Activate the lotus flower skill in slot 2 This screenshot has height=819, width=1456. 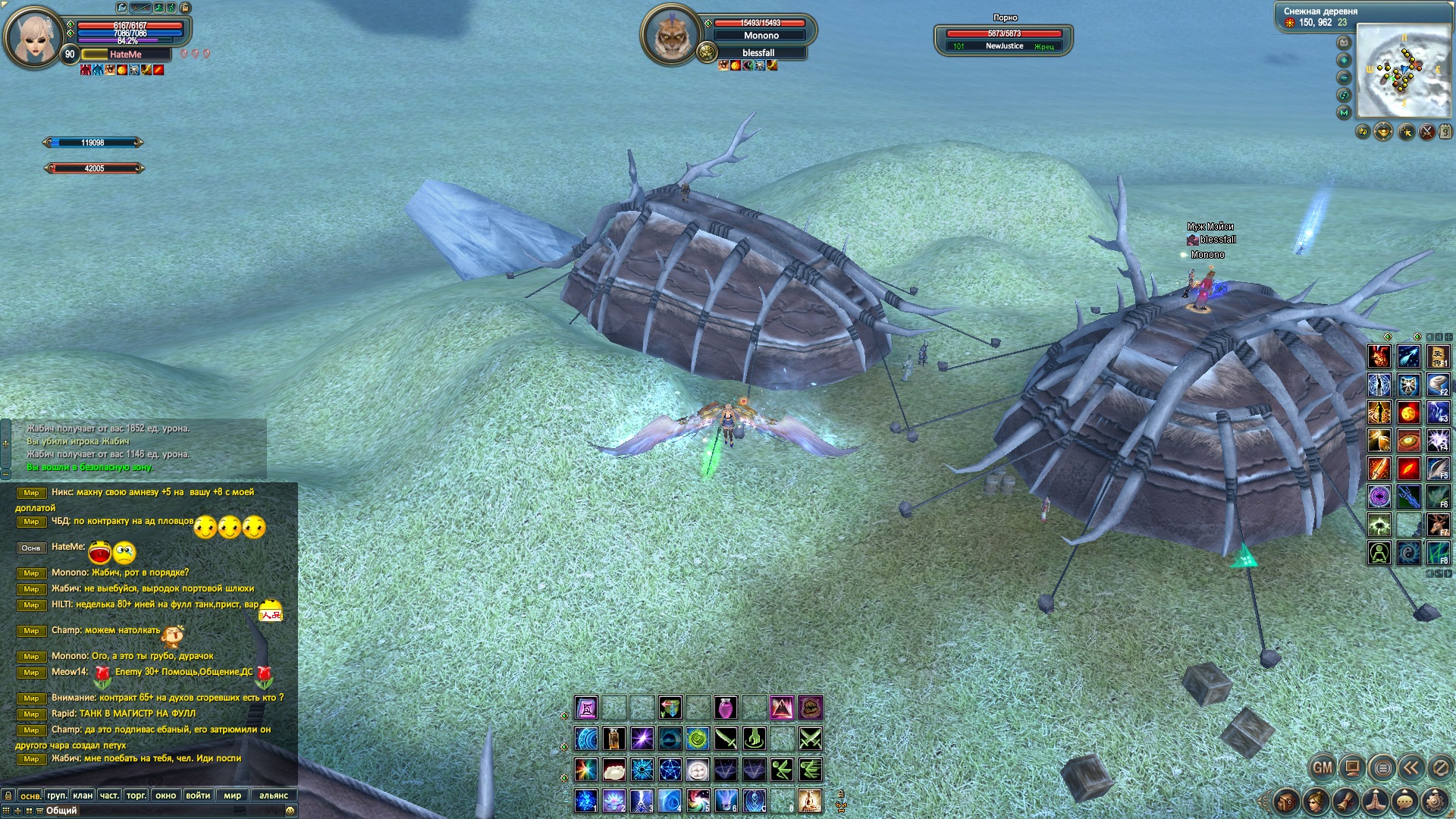613,800
